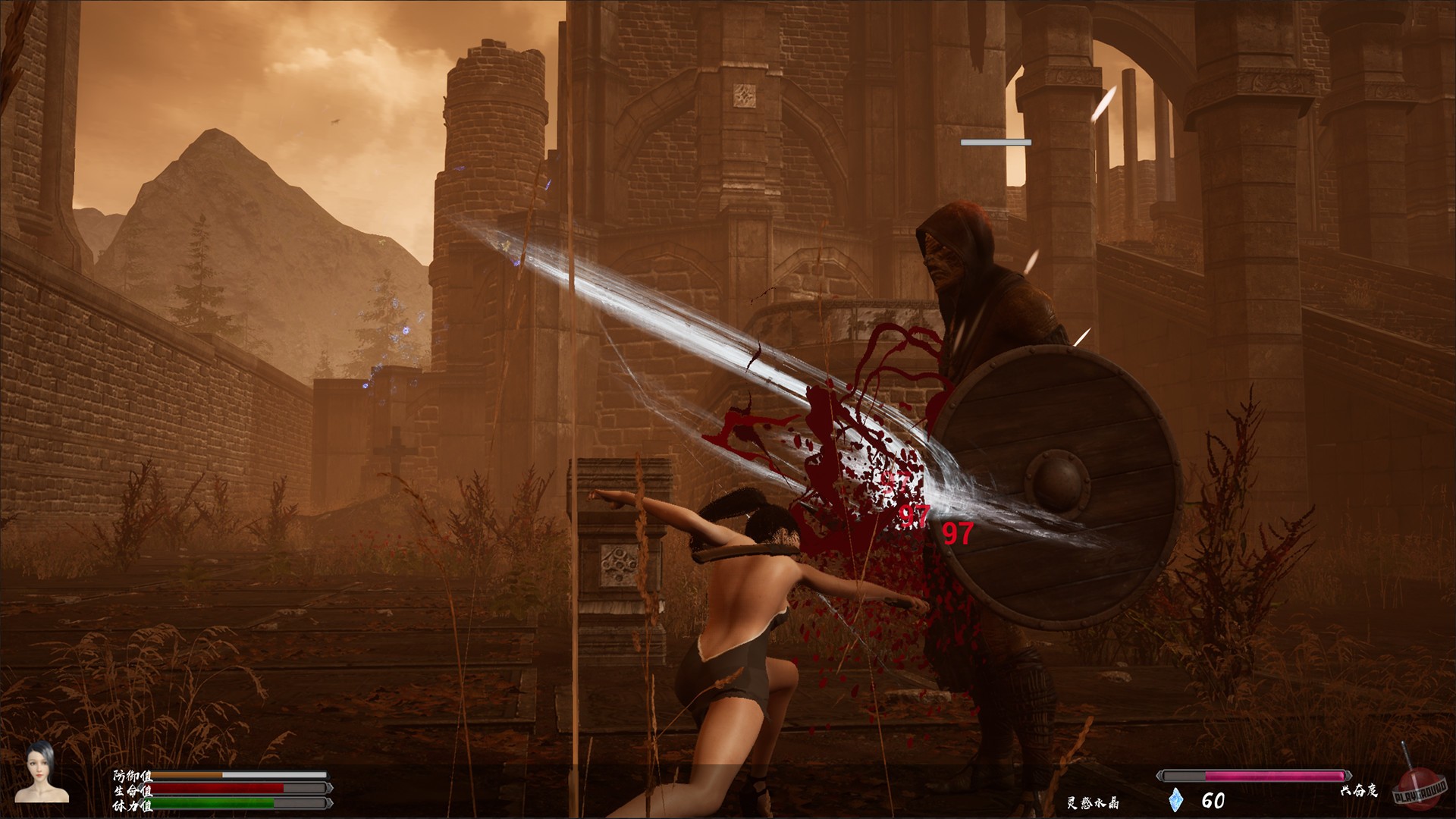The height and width of the screenshot is (819, 1456).
Task: Click the left arrow of the 兴奋度 gauge
Action: pyautogui.click(x=1159, y=776)
